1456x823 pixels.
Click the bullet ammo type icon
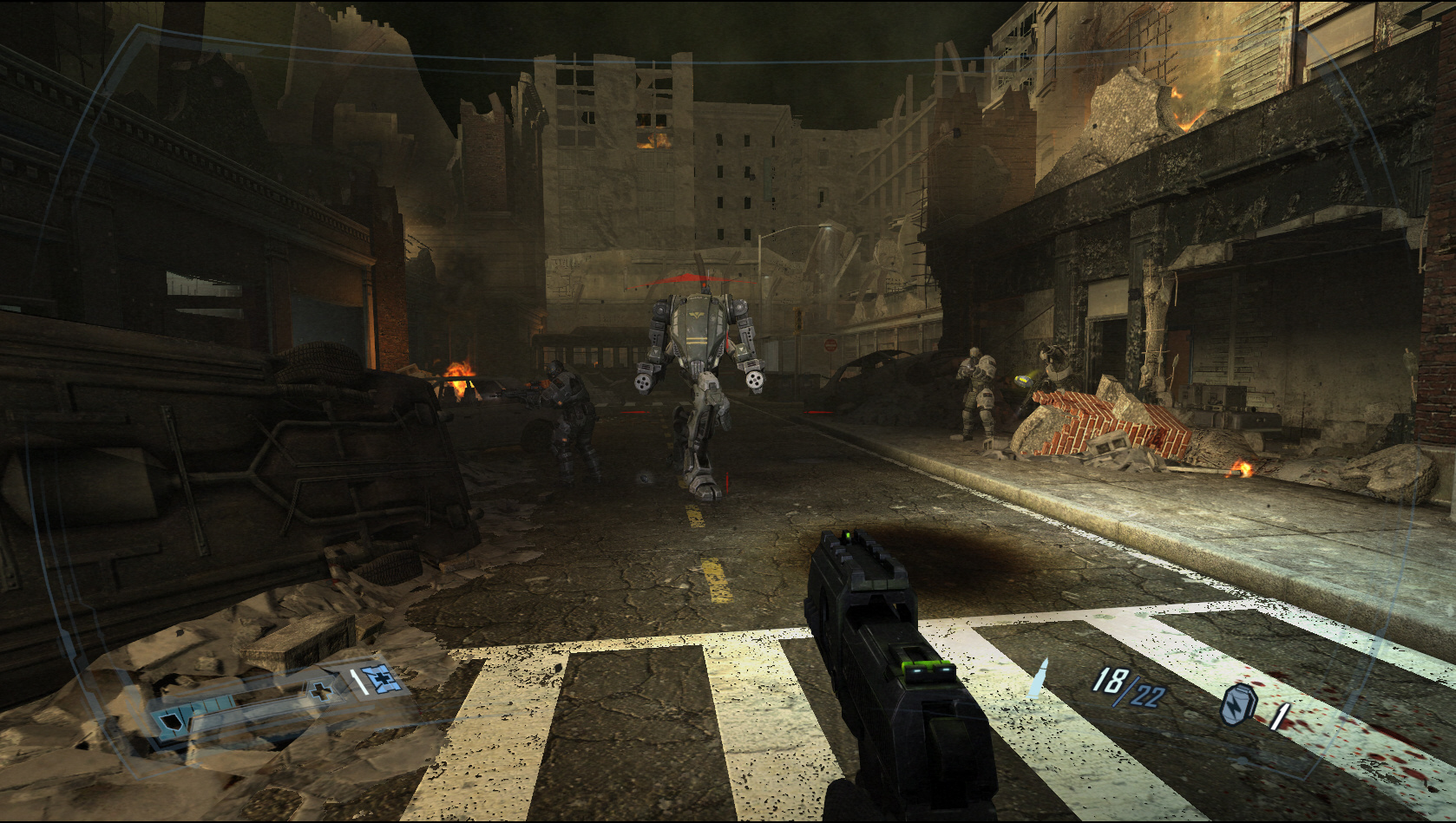click(x=1038, y=678)
